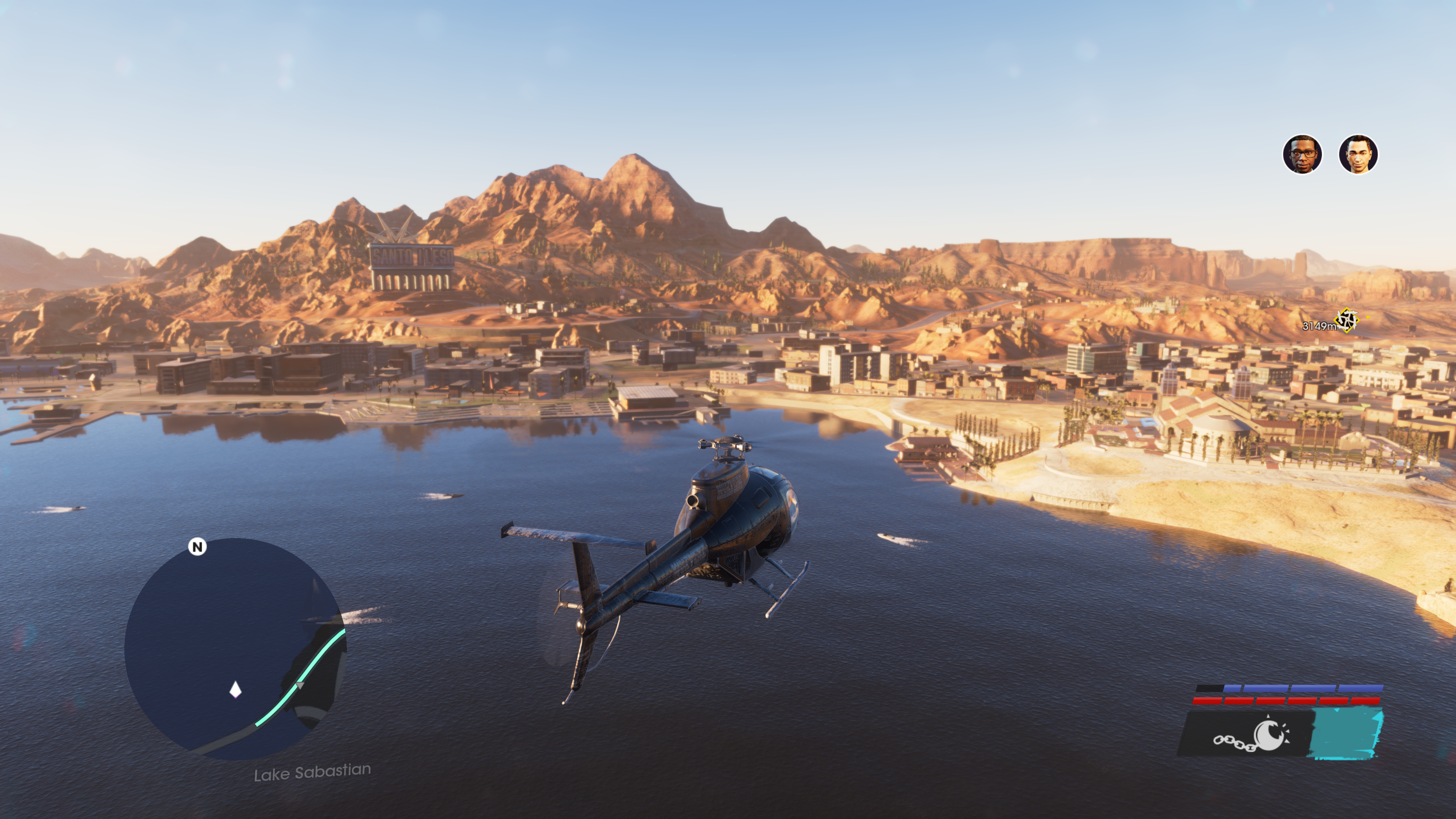Select the white player arrow on the minimap
The image size is (1456, 819).
pos(235,690)
